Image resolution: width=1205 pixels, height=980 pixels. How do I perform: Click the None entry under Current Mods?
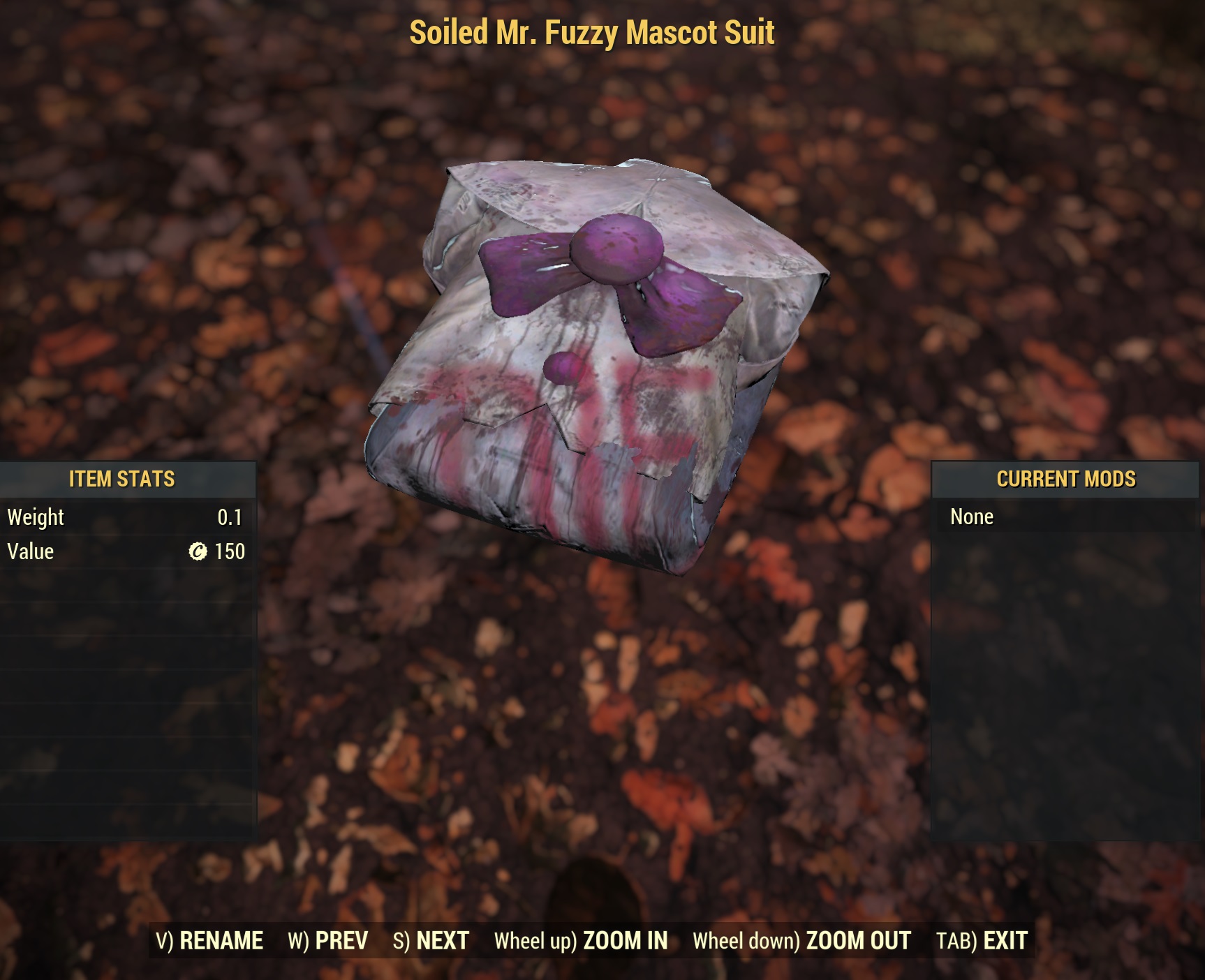[972, 517]
